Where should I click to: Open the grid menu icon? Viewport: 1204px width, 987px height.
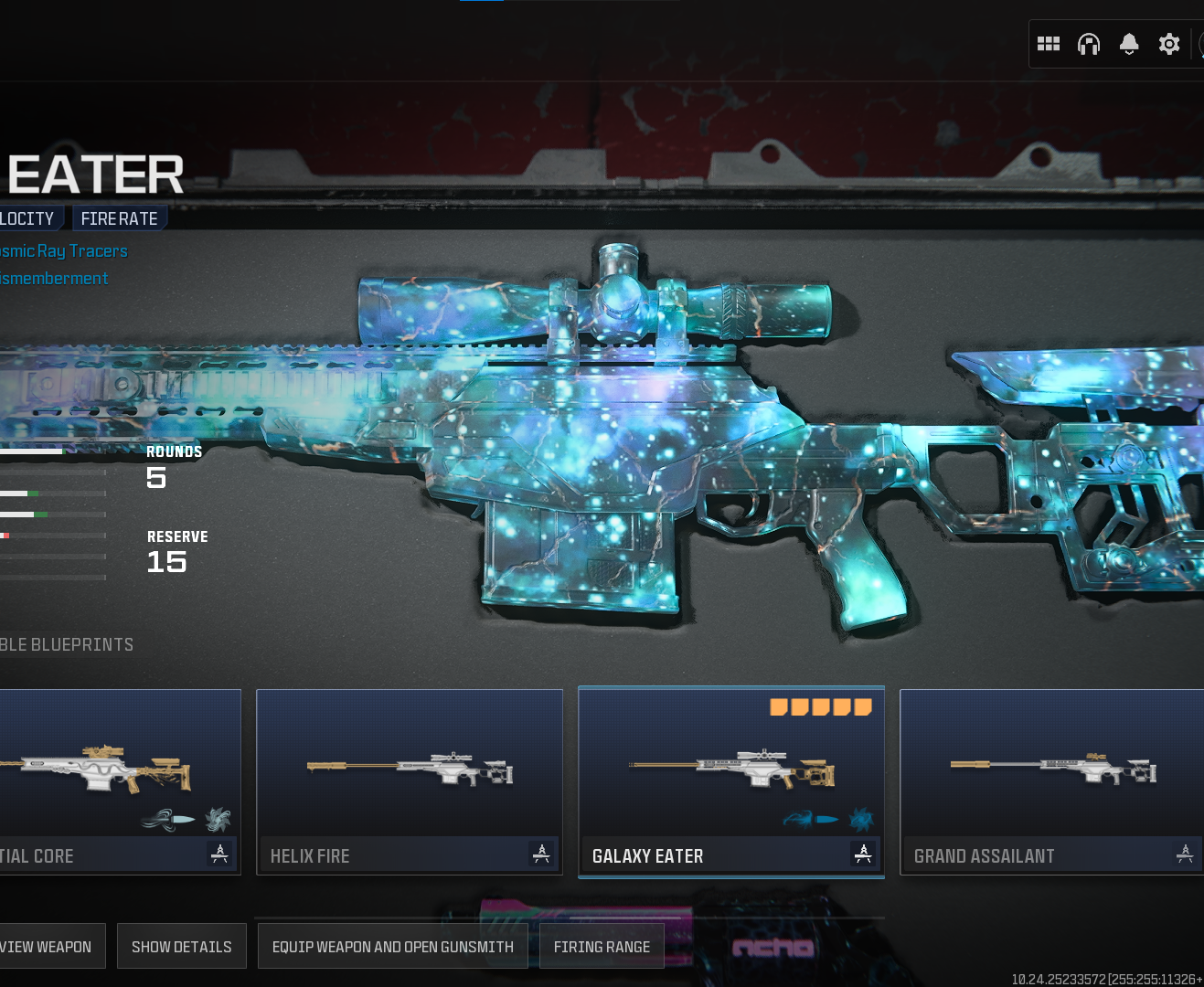[x=1049, y=44]
